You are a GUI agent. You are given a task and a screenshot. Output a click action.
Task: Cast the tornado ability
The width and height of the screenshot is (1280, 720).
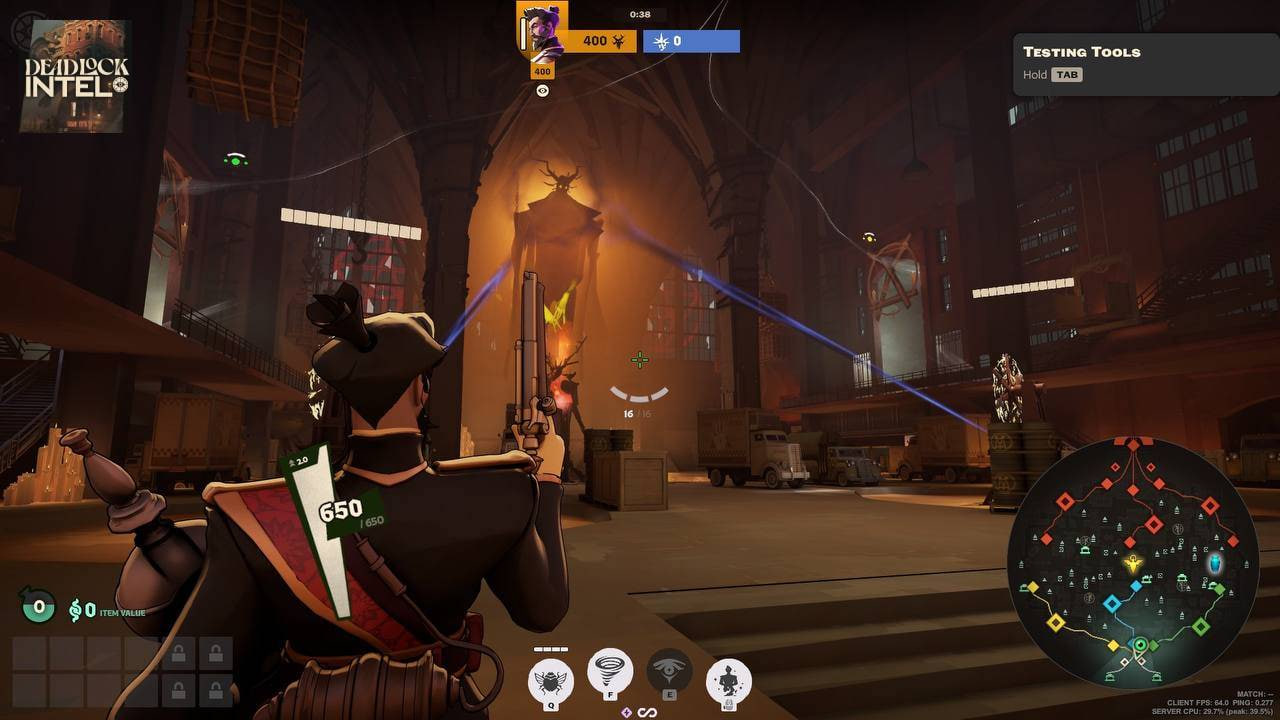pos(610,670)
